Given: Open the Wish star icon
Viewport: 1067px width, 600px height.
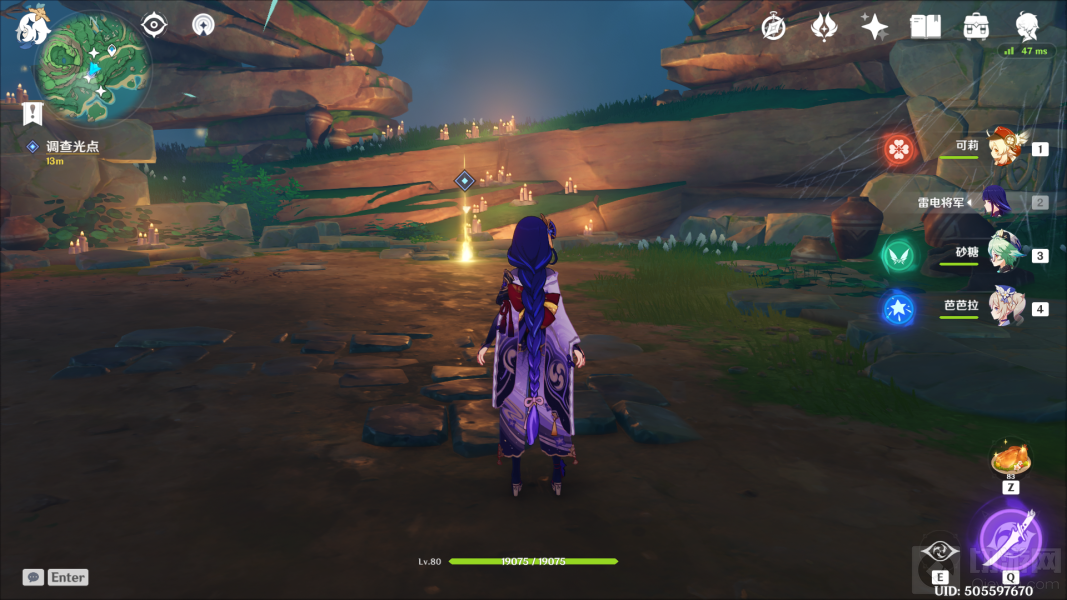Looking at the screenshot, I should coord(874,27).
